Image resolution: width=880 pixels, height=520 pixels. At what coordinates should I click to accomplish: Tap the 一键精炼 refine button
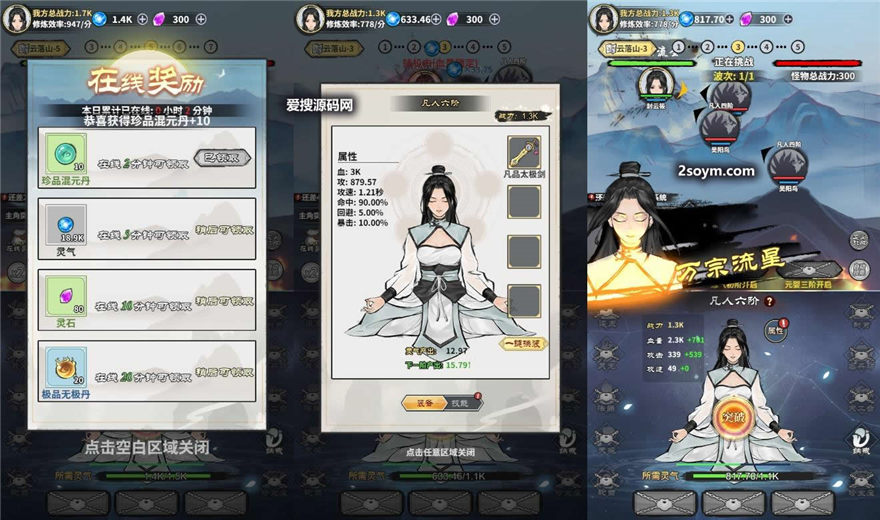coord(523,343)
